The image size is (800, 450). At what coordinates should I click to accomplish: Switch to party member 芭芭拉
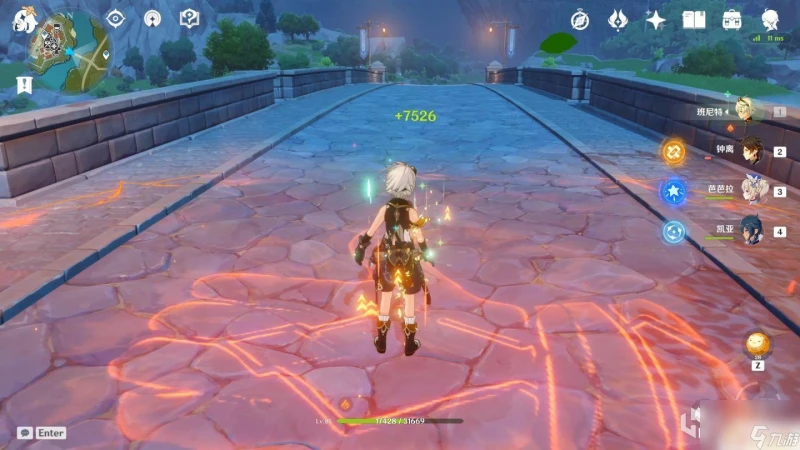coord(750,190)
